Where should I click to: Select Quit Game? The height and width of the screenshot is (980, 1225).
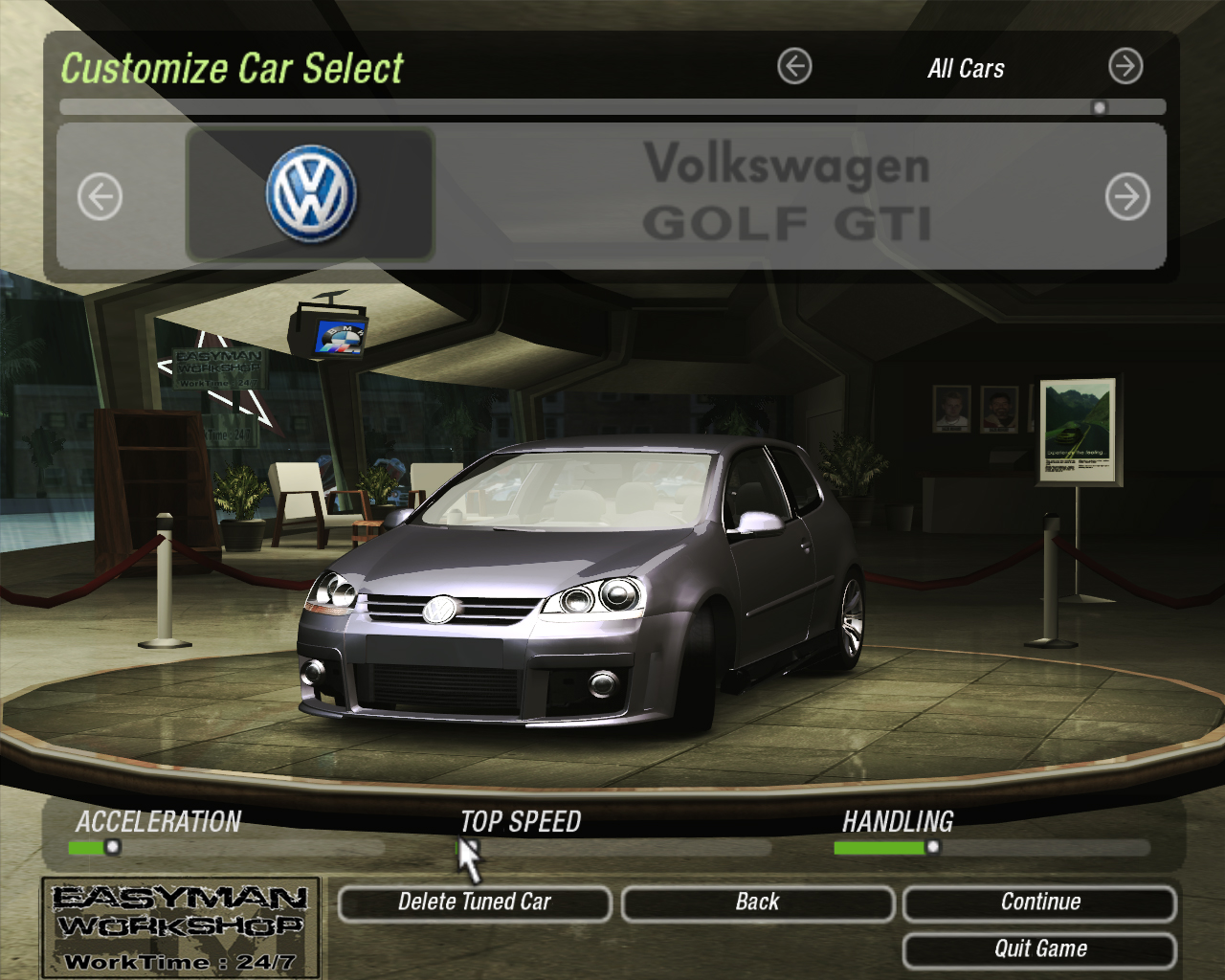tap(1039, 949)
